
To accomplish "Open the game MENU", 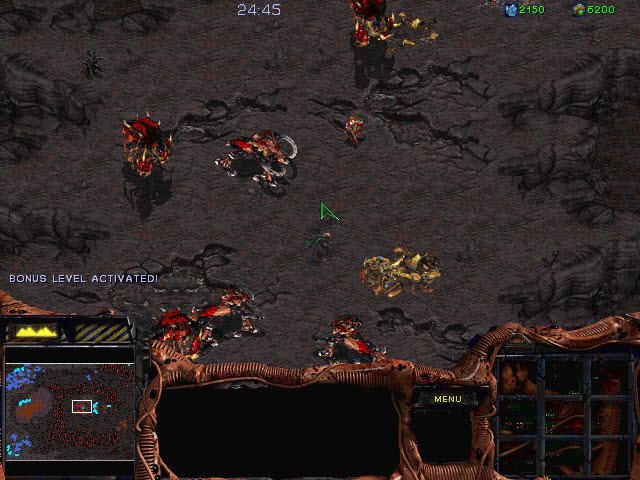I will pyautogui.click(x=447, y=399).
